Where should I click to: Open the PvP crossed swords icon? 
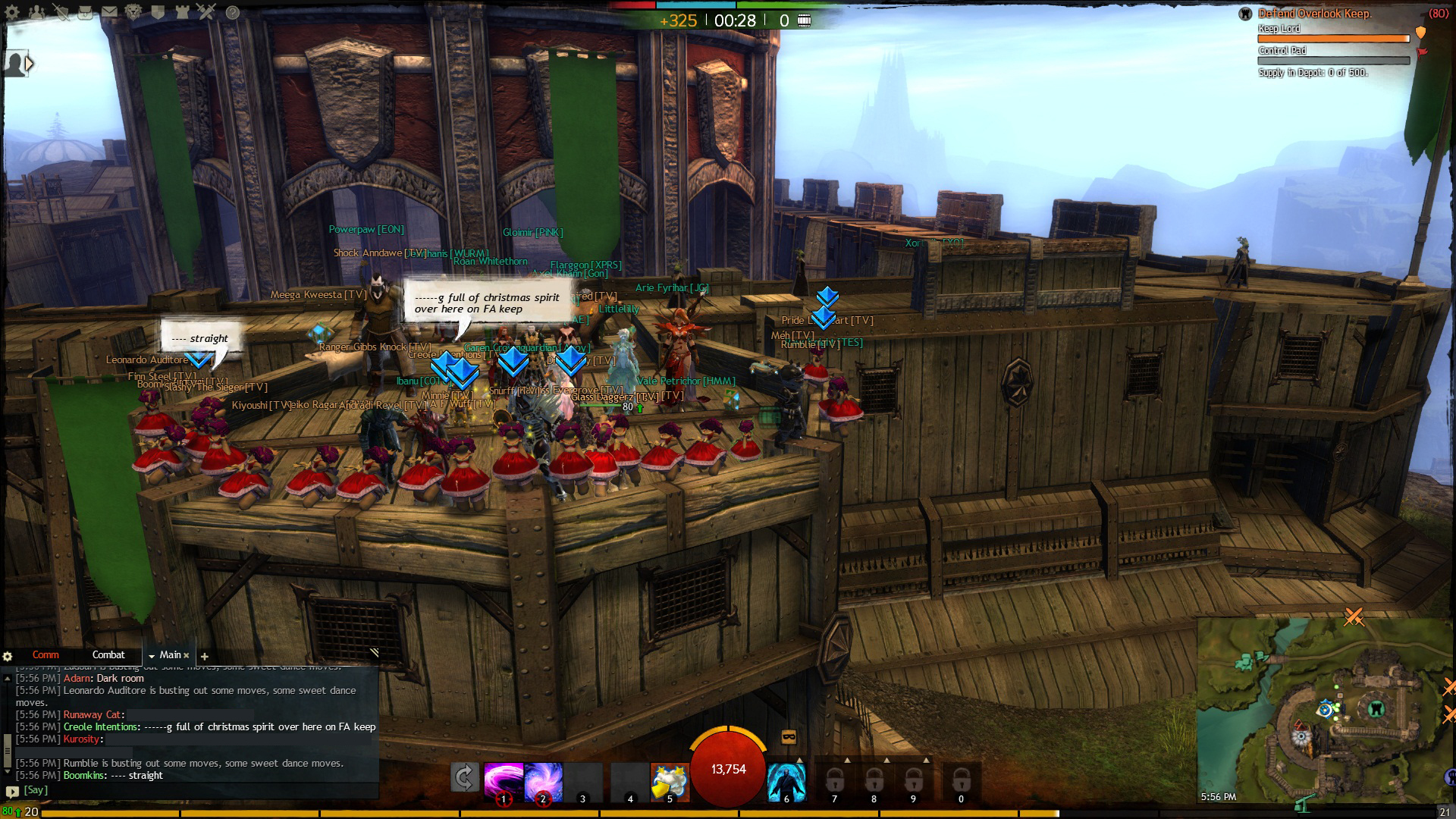coord(207,12)
